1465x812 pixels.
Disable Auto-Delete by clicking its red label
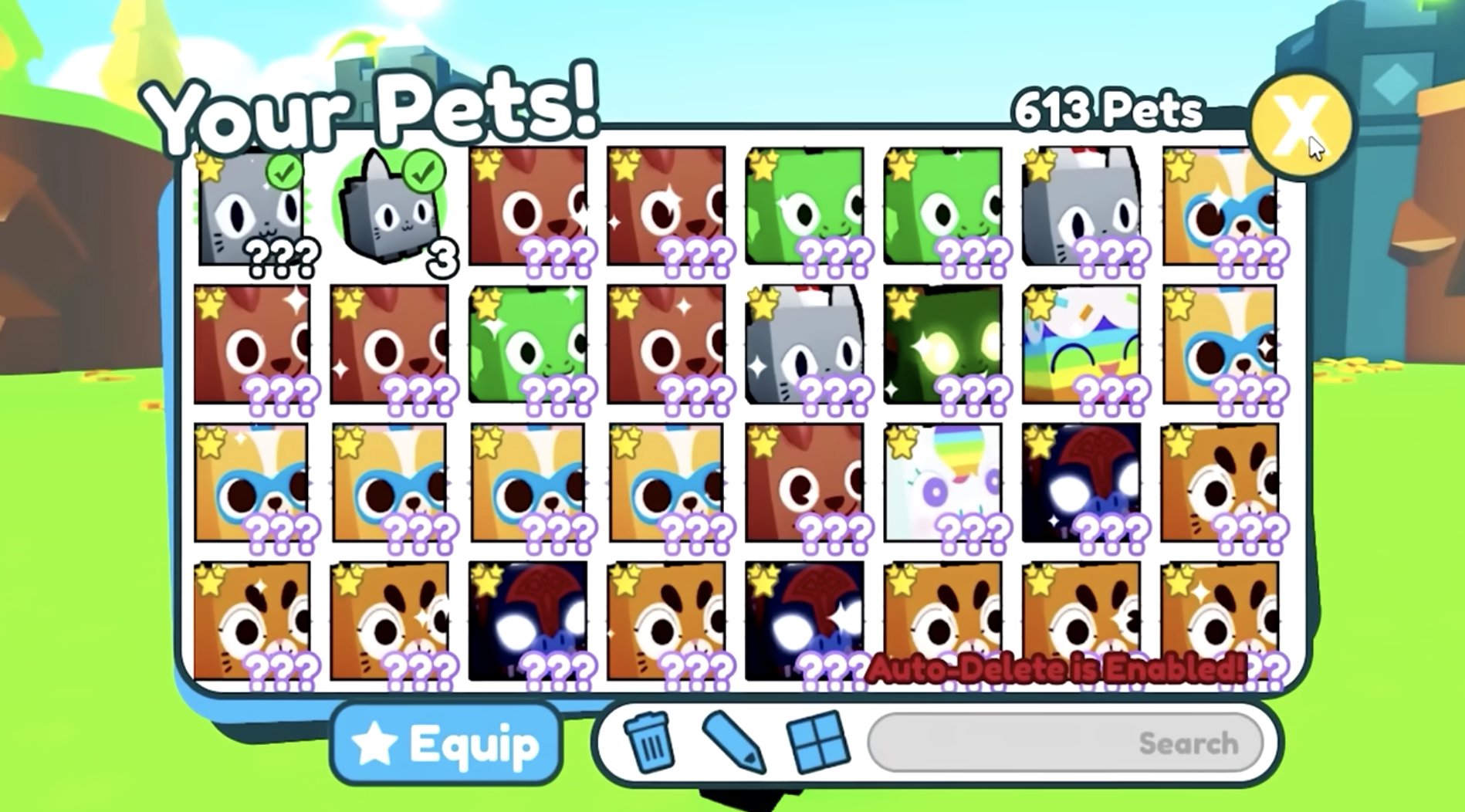click(x=1054, y=669)
